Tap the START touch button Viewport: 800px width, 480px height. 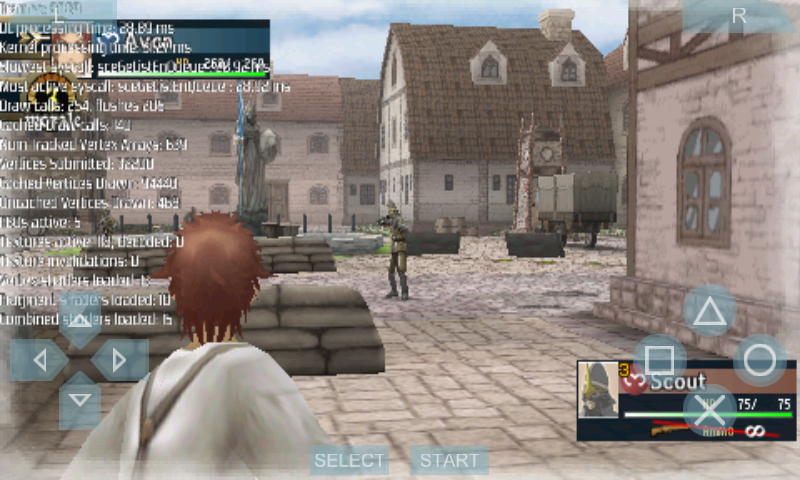coord(449,461)
